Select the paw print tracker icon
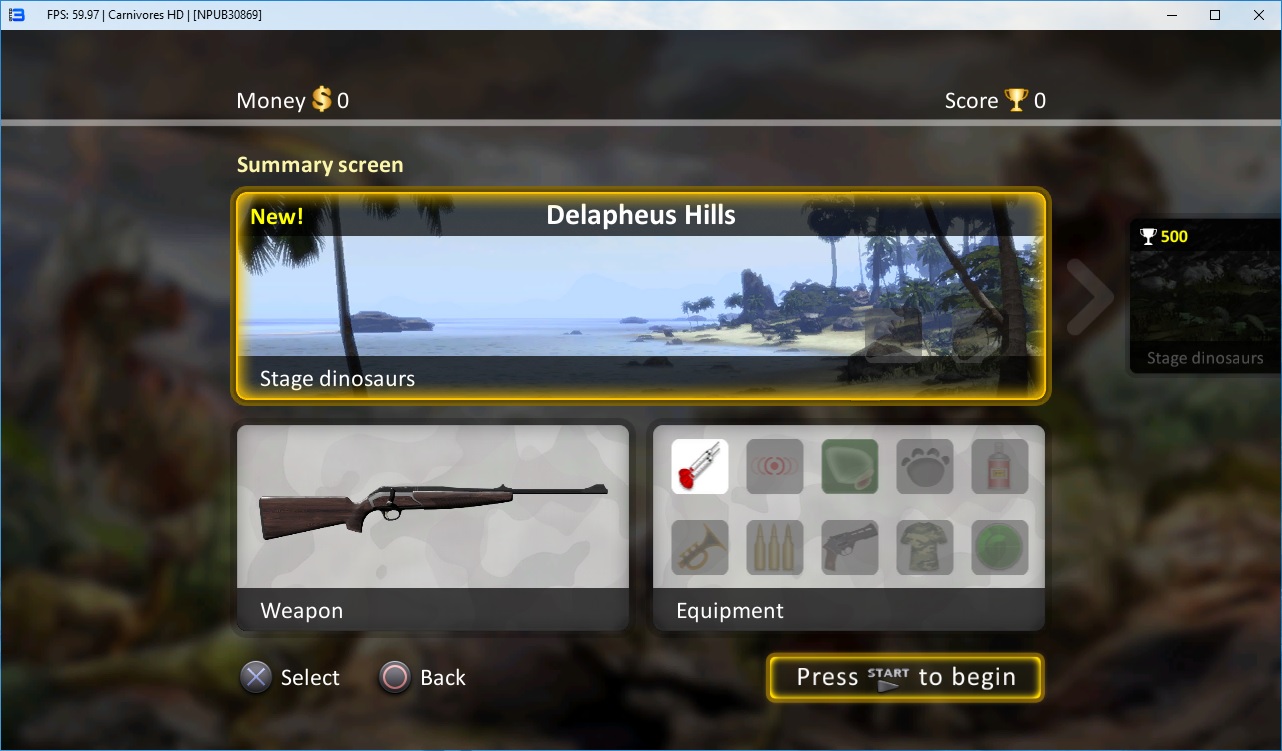Viewport: 1282px width, 751px height. (x=925, y=467)
